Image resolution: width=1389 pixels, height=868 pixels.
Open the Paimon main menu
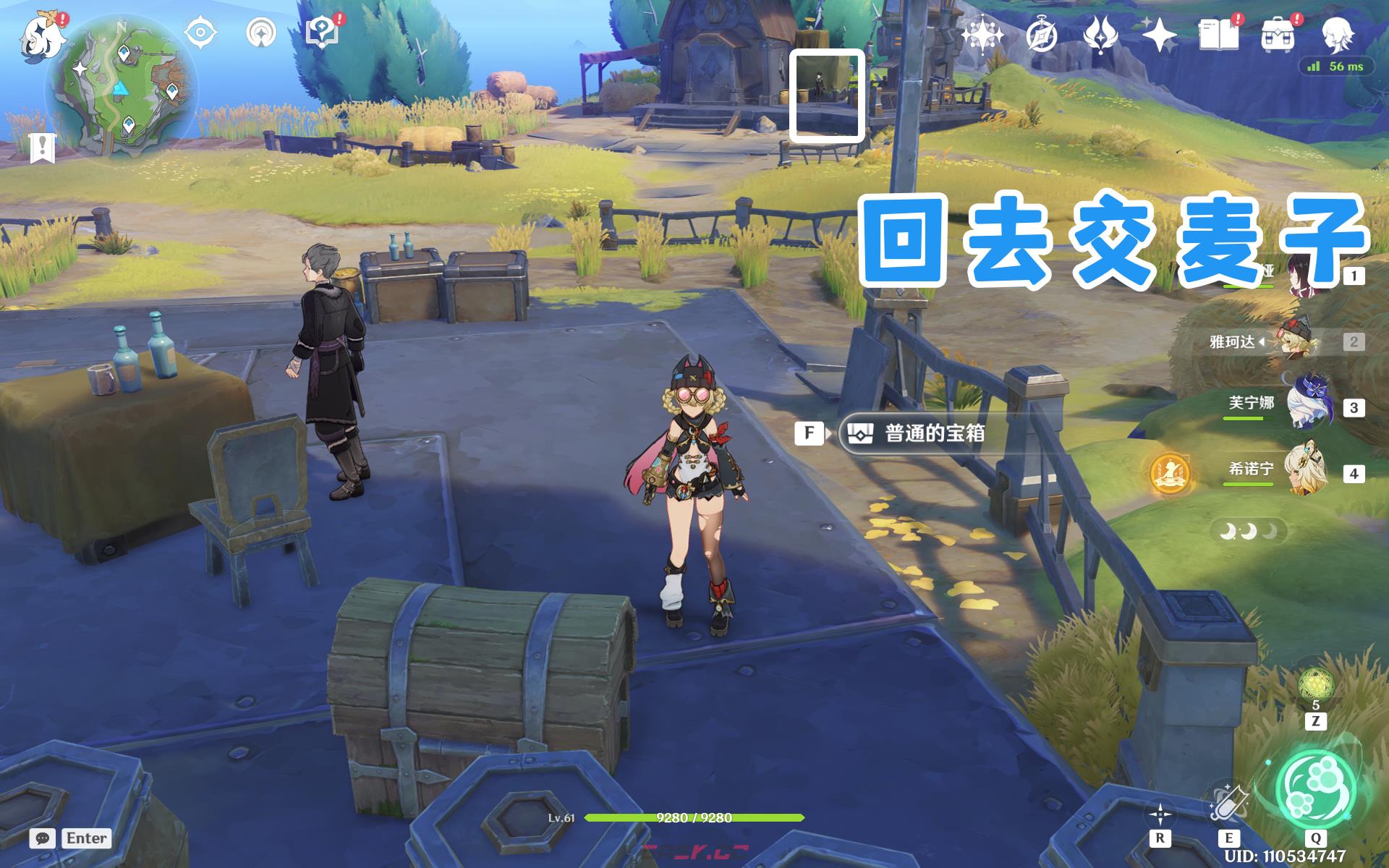43,36
